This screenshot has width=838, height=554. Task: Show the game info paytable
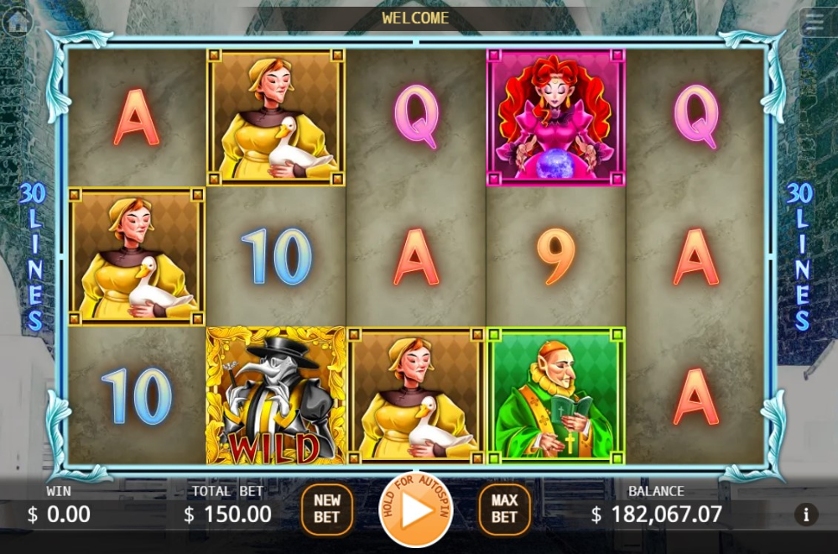coord(806,515)
